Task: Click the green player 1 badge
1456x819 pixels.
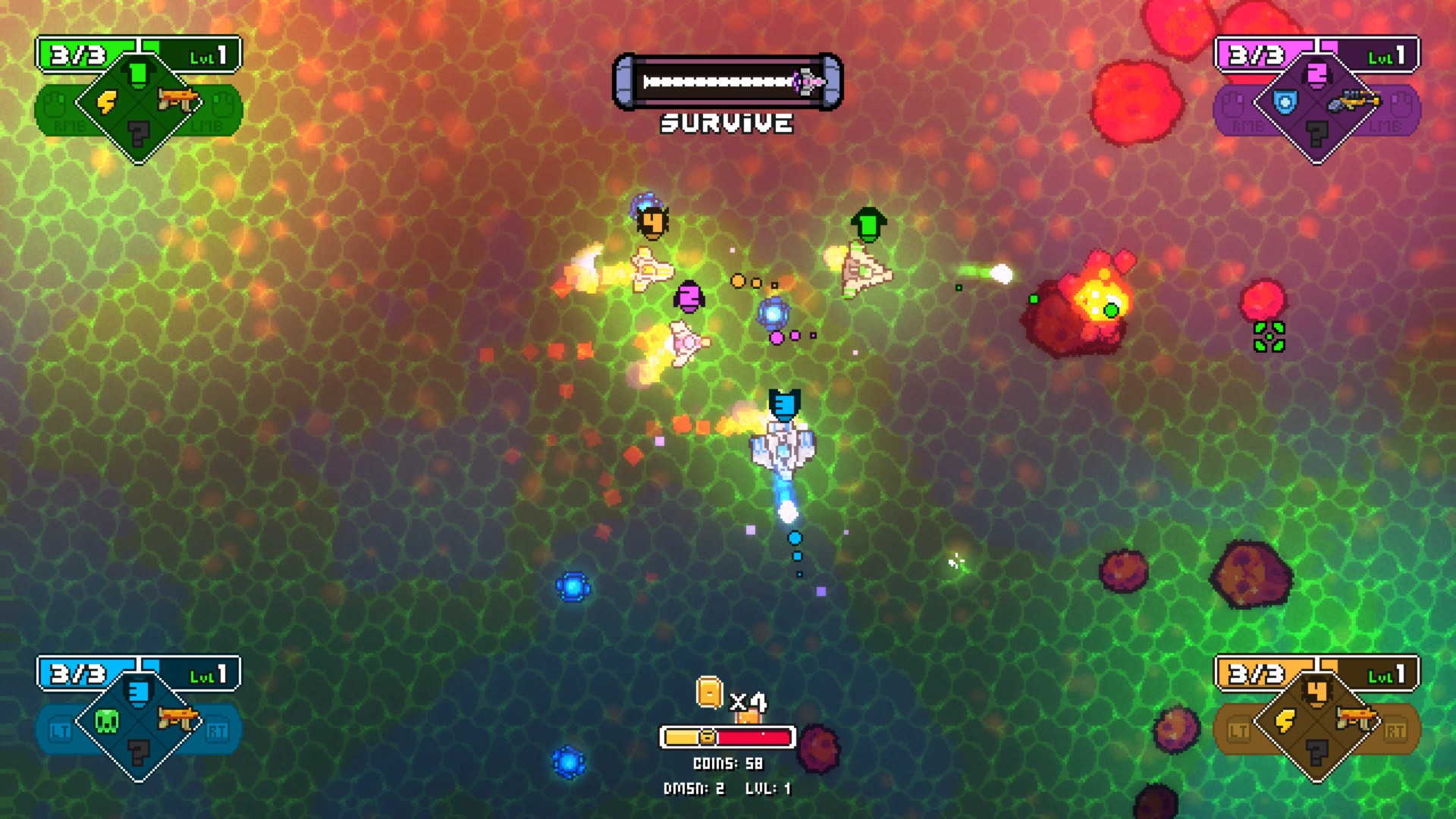Action: point(138,74)
